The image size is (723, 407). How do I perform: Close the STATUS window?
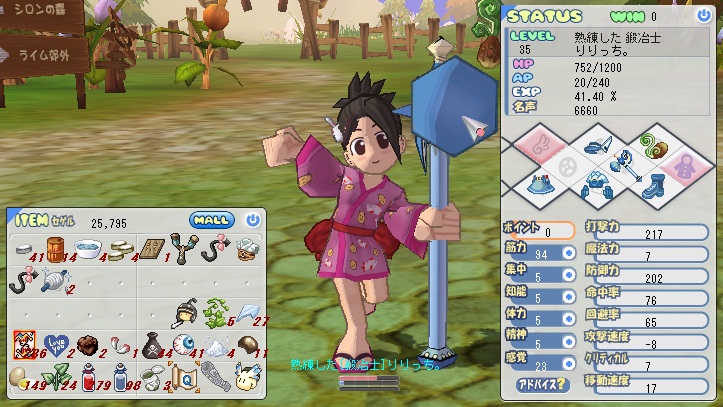click(707, 16)
